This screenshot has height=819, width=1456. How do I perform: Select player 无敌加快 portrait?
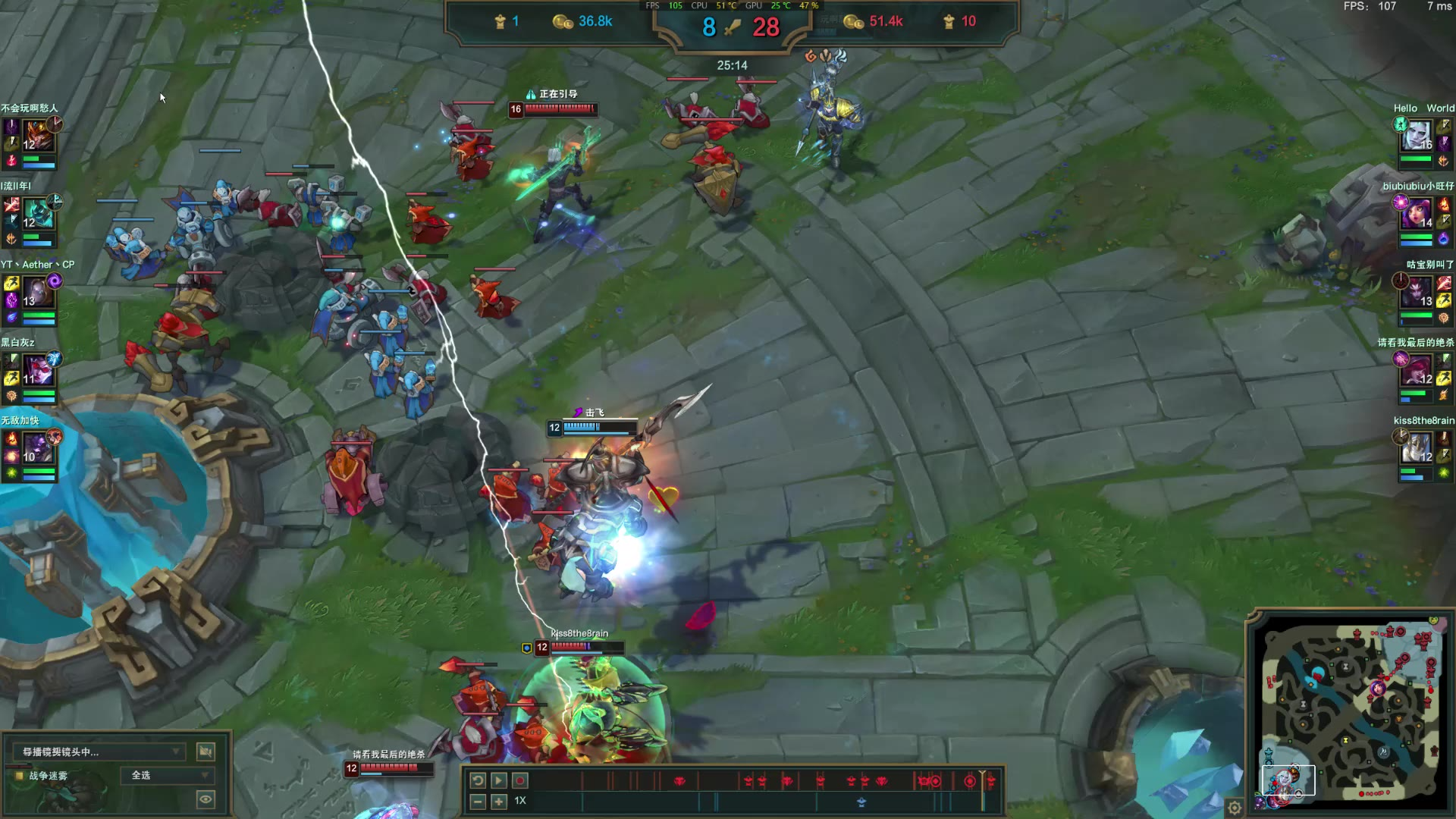click(37, 448)
